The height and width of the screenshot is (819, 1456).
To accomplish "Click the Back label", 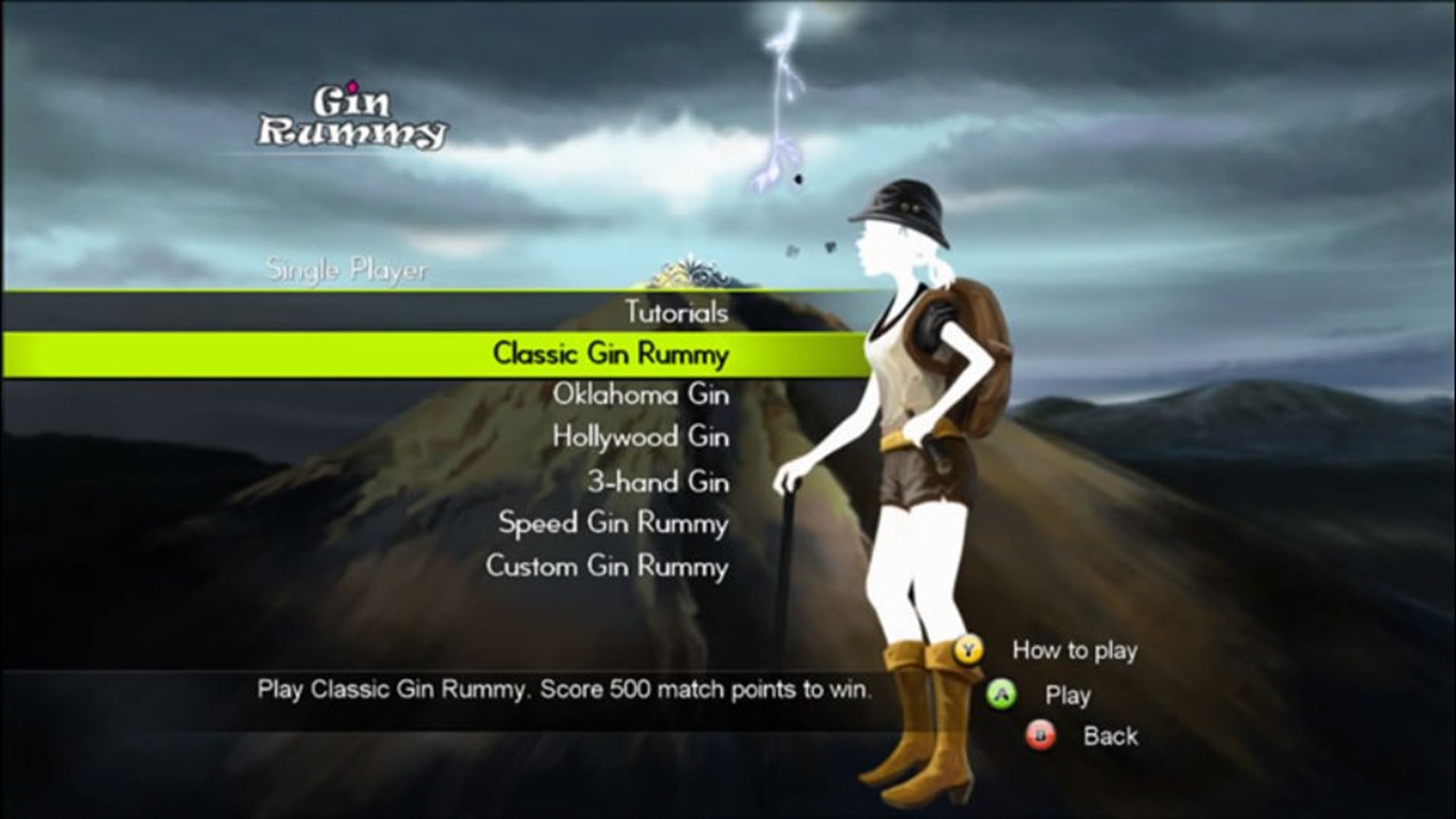I will tap(1111, 736).
